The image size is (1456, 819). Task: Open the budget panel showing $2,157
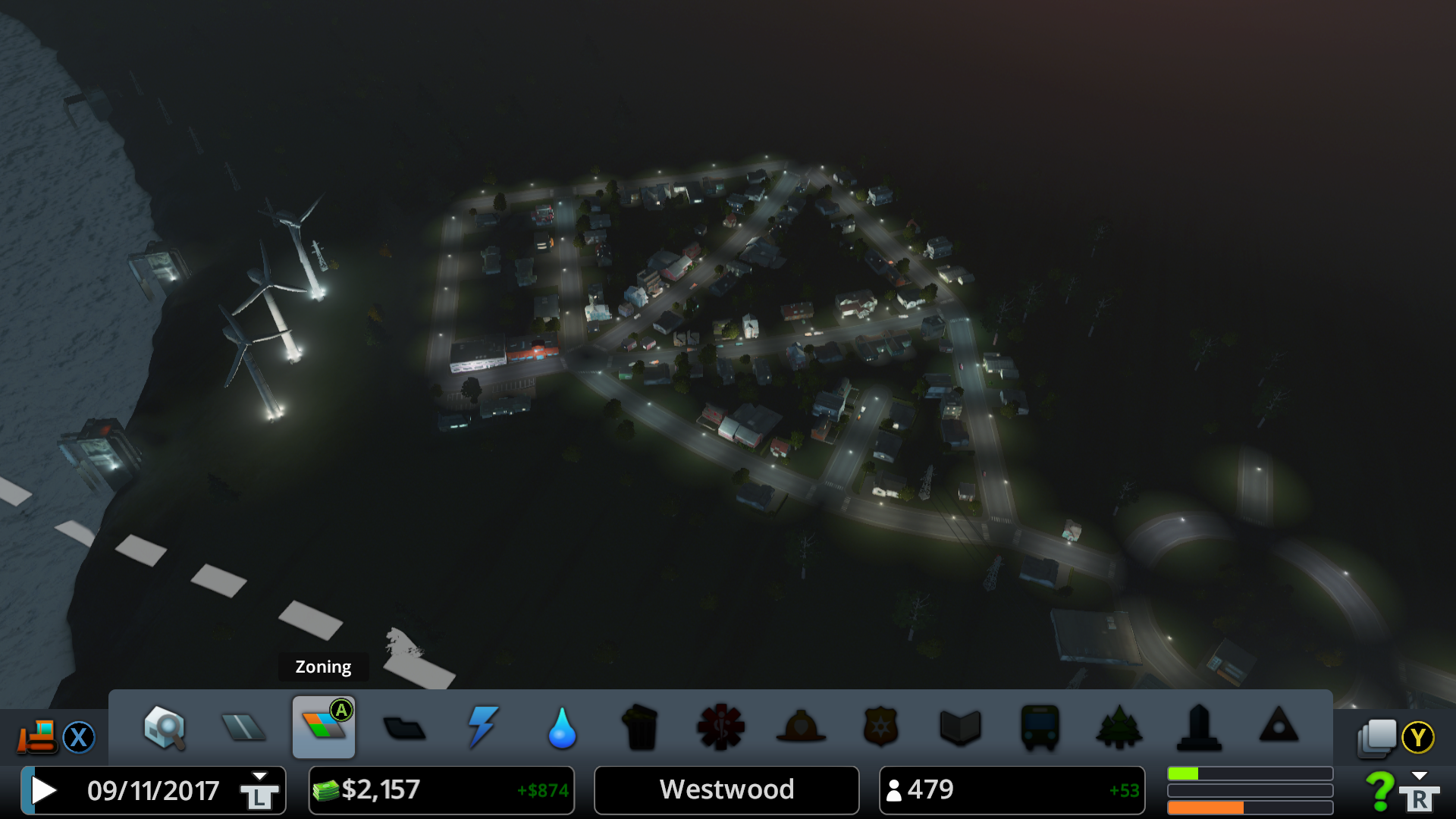pyautogui.click(x=441, y=790)
